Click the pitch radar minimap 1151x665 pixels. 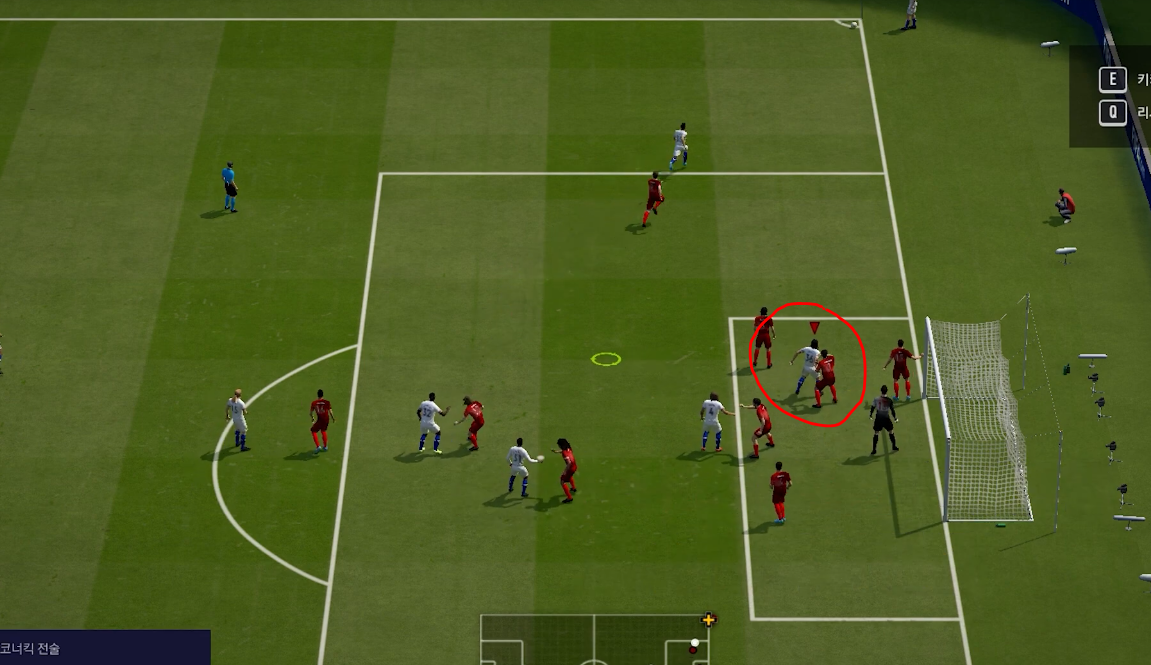coord(594,640)
